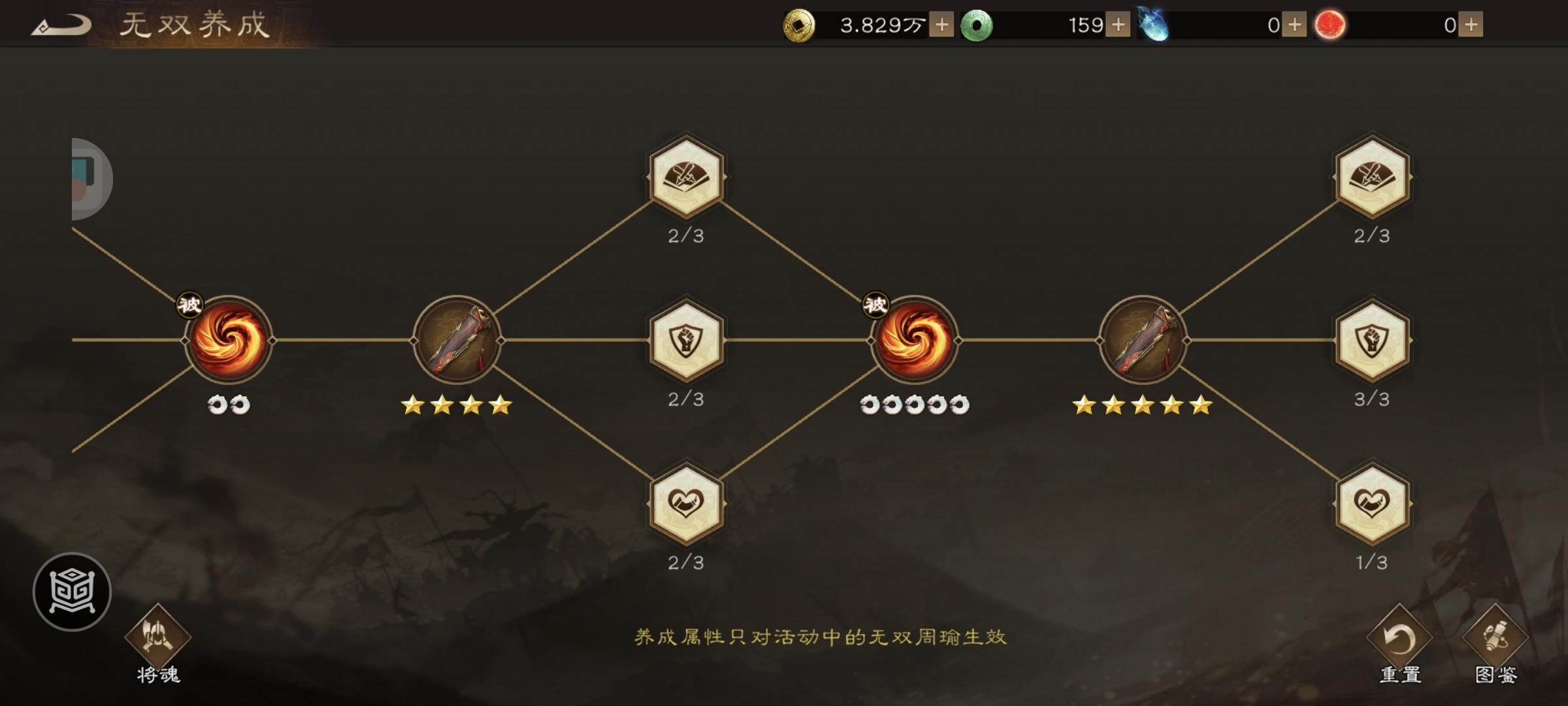Viewport: 1568px width, 706px height.
Task: Tap the back arrow to exit 无双养成
Action: [x=63, y=24]
